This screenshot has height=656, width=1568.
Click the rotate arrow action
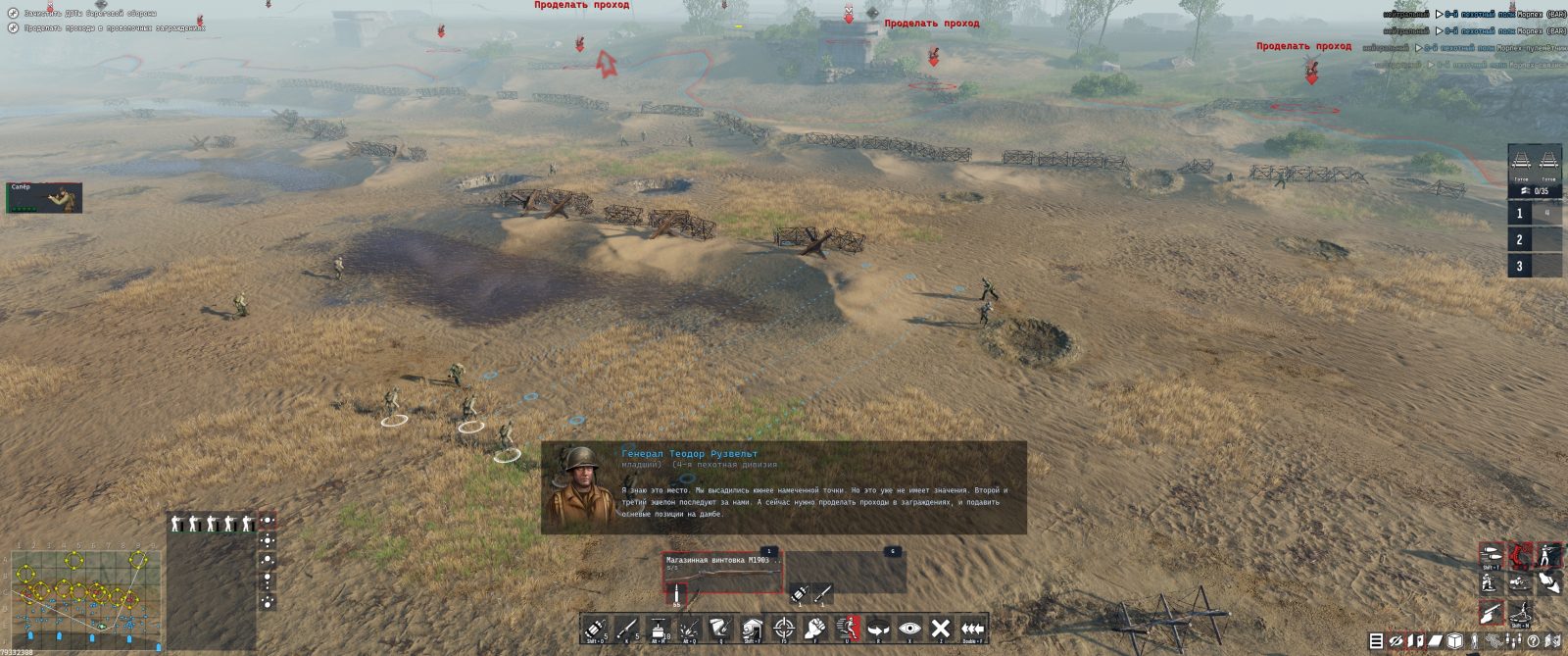pos(878,629)
